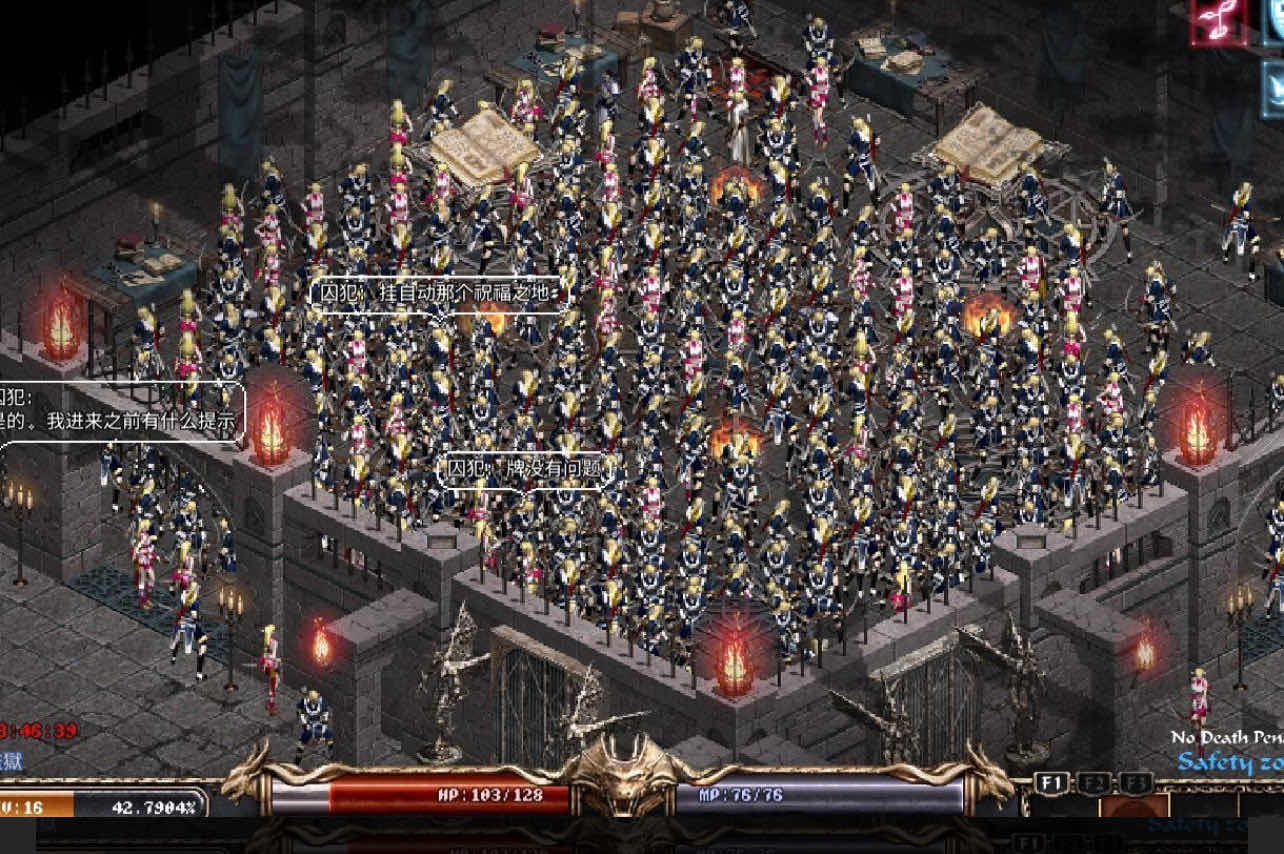Switch to the F2 hotbar page
The height and width of the screenshot is (854, 1284).
pos(1095,783)
